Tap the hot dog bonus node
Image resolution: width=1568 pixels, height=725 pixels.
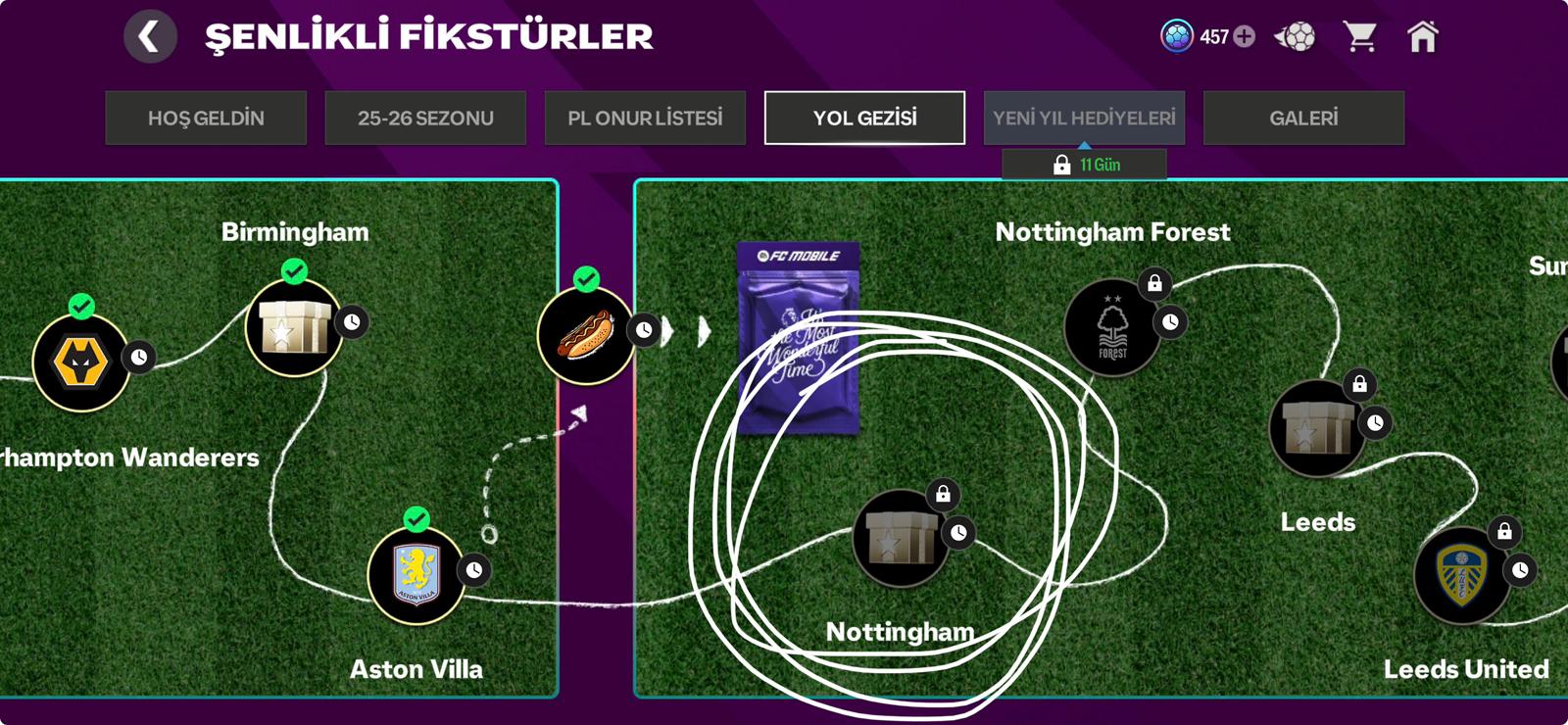click(585, 335)
